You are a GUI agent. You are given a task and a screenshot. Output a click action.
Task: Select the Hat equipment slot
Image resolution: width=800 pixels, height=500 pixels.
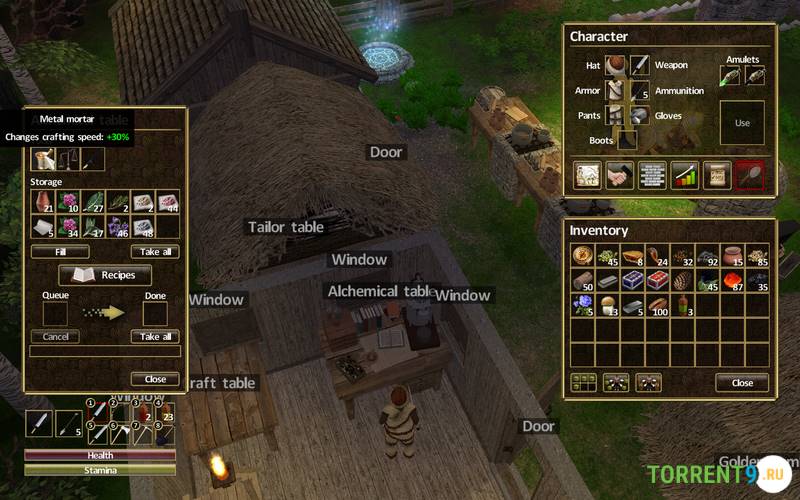click(x=615, y=65)
